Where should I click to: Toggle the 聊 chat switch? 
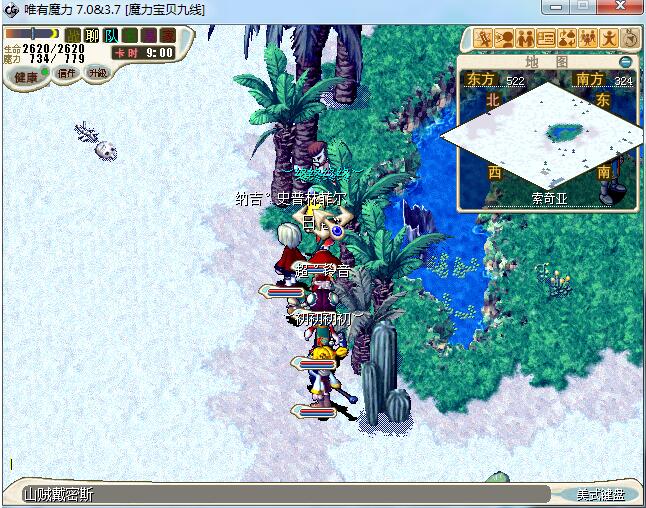92,35
